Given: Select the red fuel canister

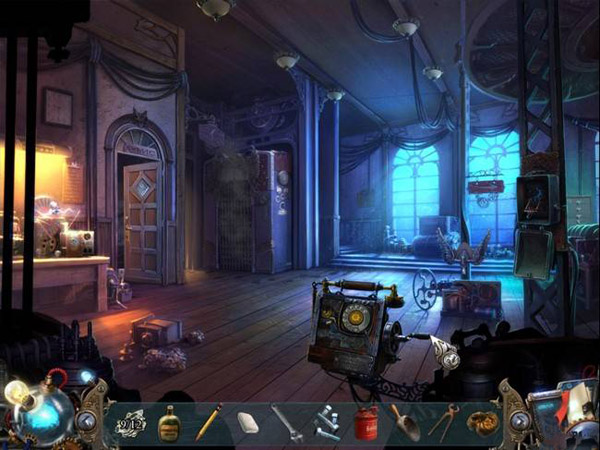Looking at the screenshot, I should [x=367, y=422].
